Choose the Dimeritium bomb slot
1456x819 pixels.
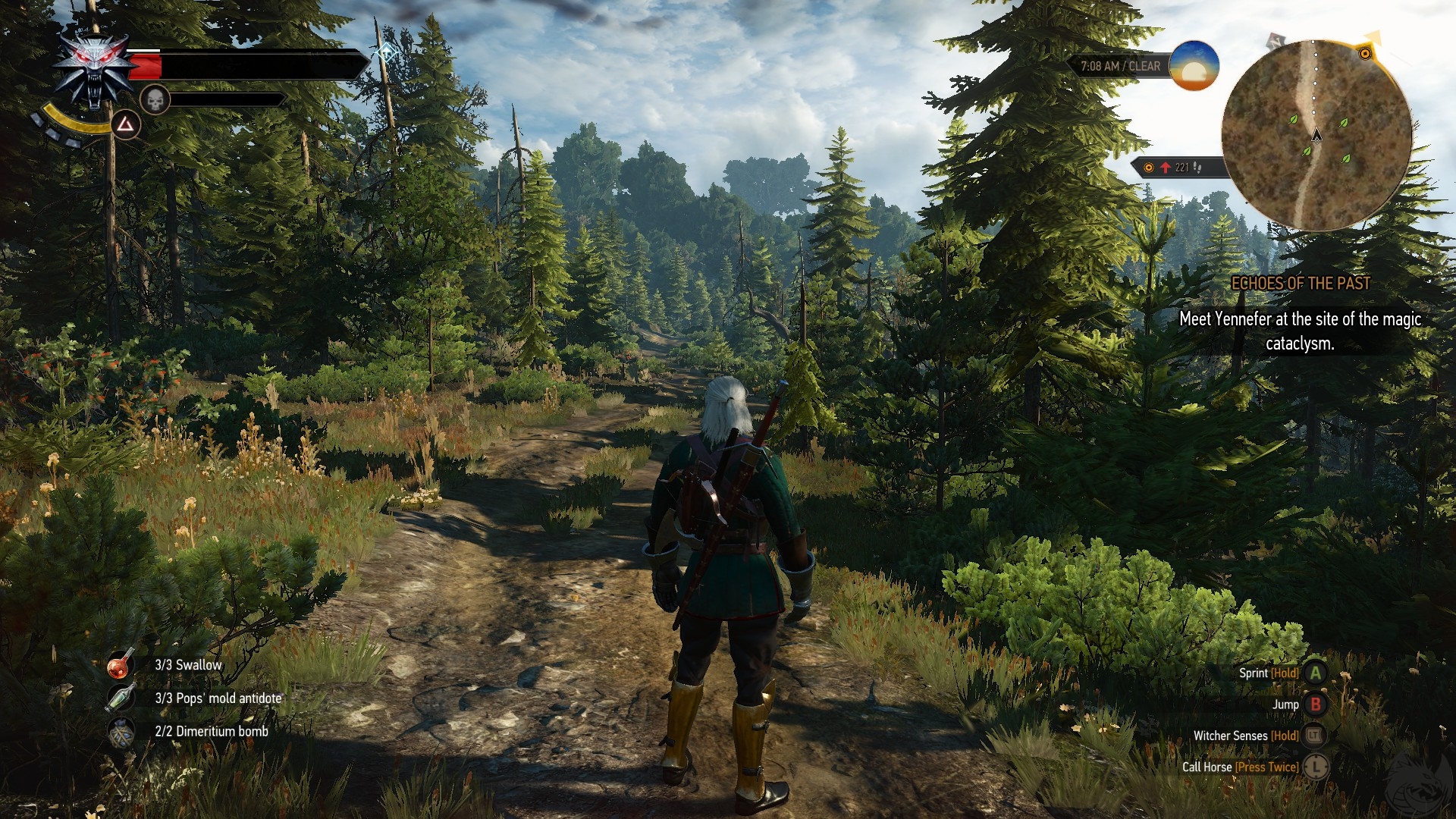tap(121, 732)
